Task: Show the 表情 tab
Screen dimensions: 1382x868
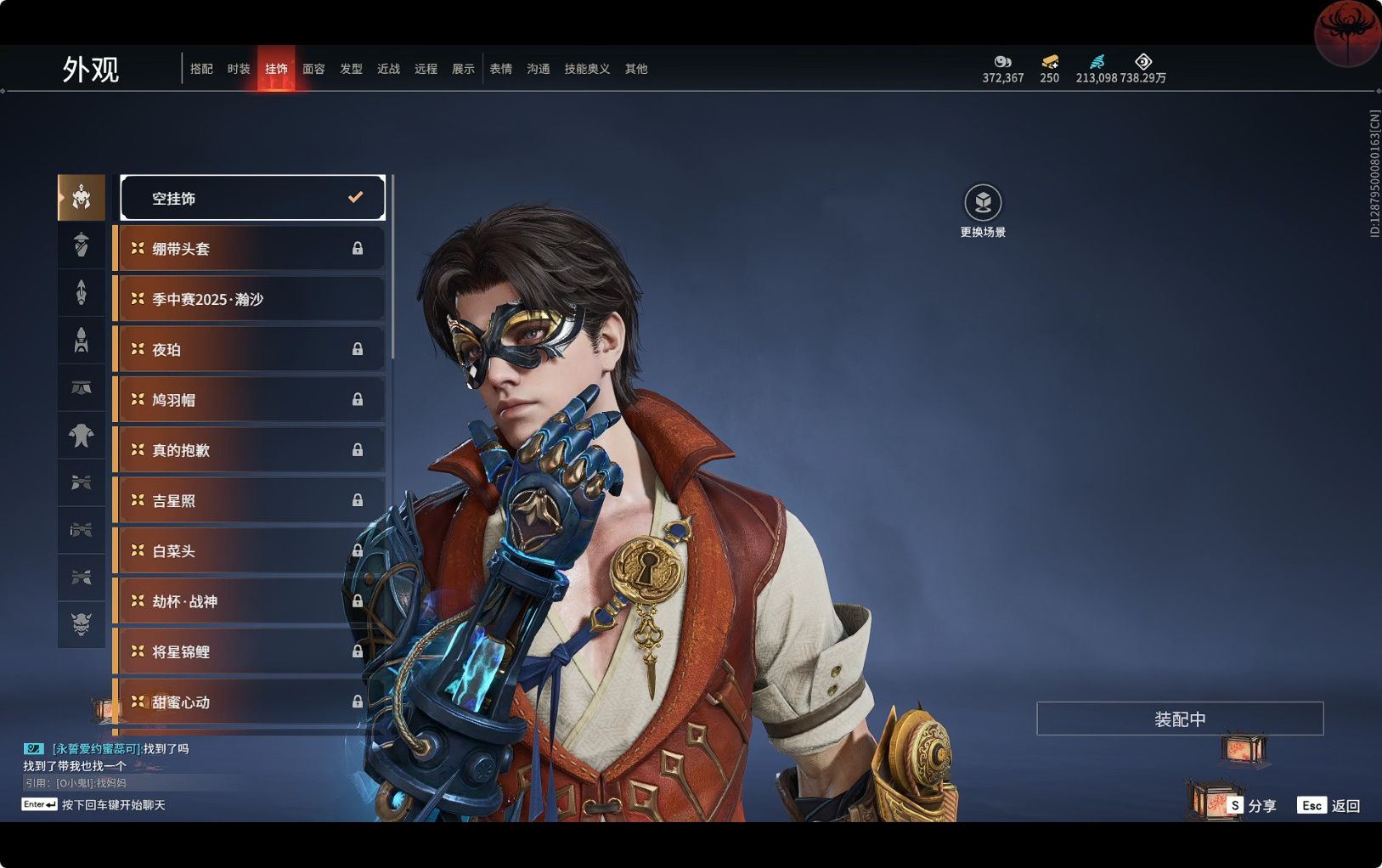Action: (500, 69)
